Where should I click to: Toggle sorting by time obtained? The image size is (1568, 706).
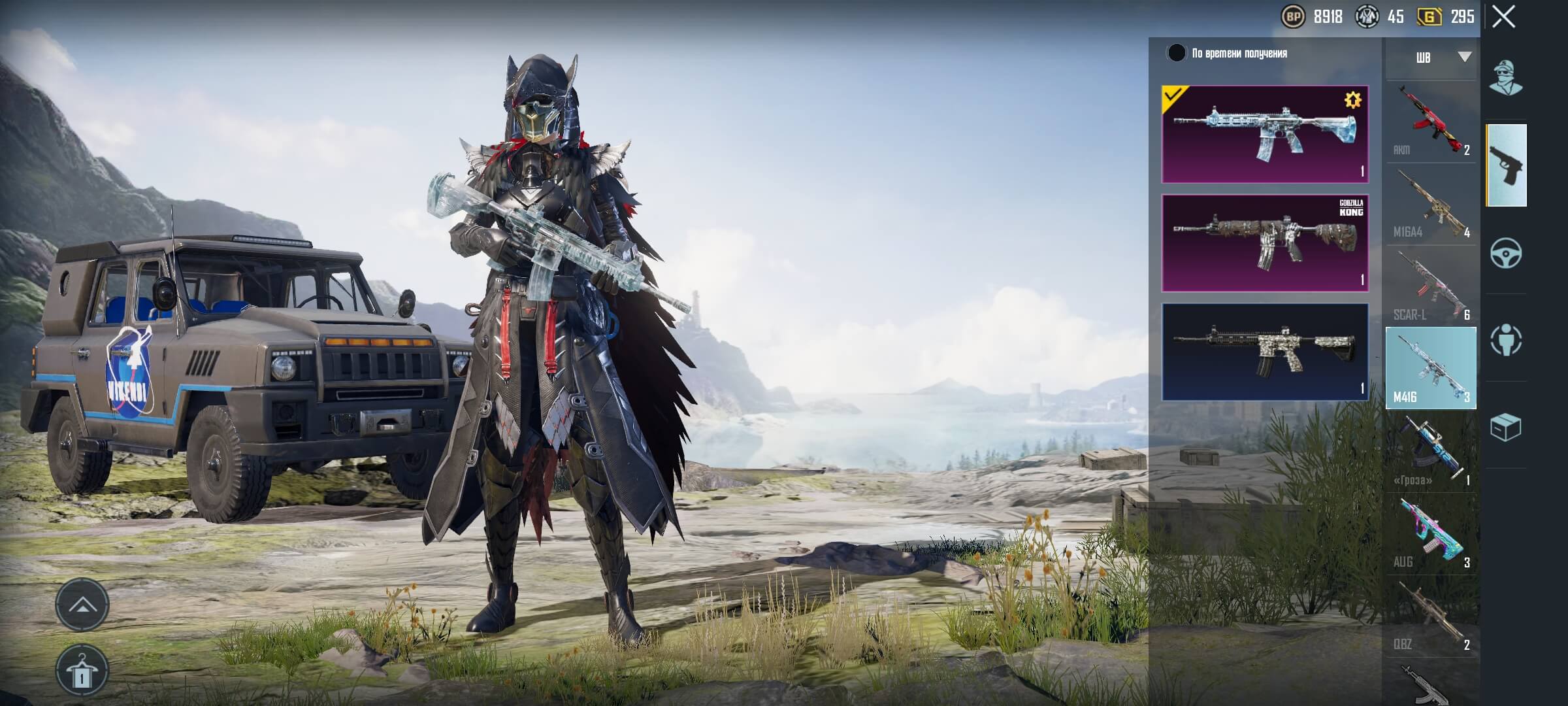pos(1177,54)
